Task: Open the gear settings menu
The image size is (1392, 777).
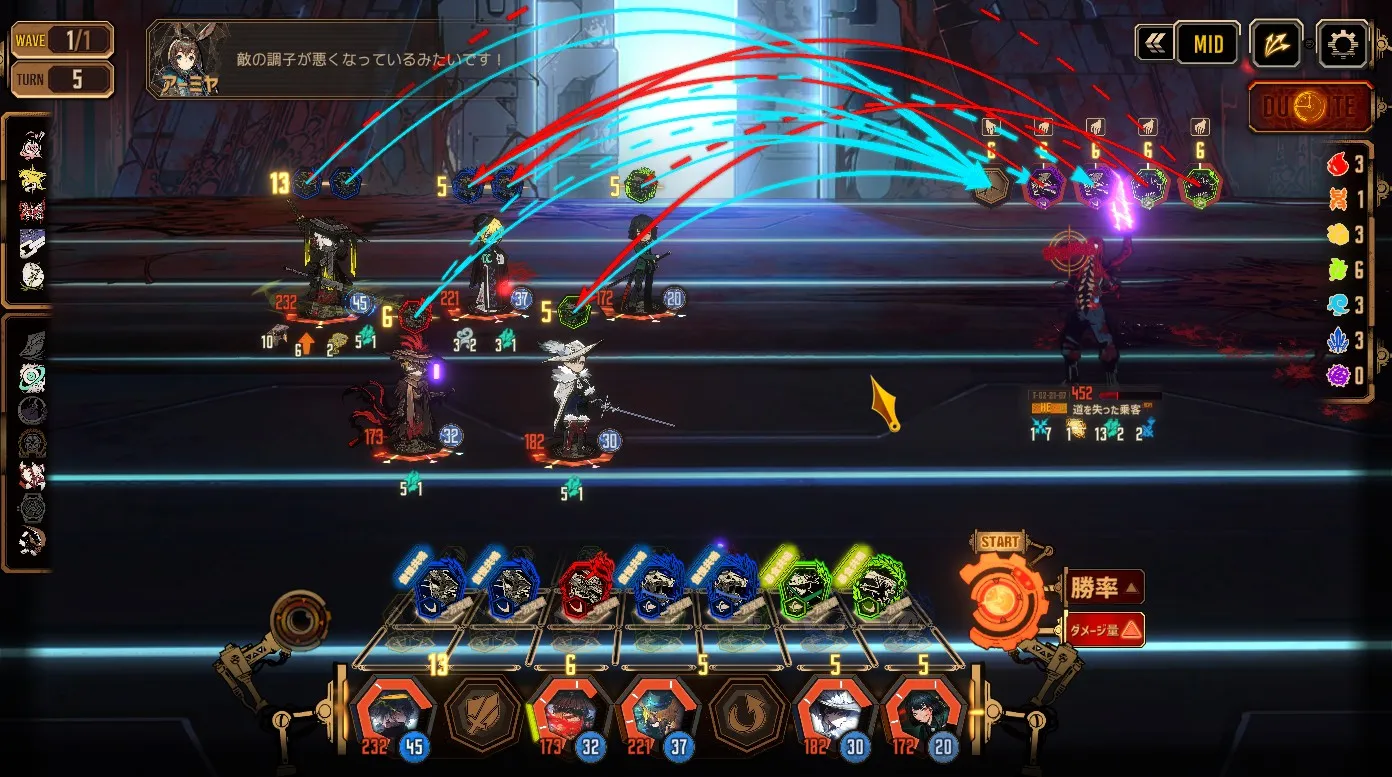Action: tap(1341, 44)
